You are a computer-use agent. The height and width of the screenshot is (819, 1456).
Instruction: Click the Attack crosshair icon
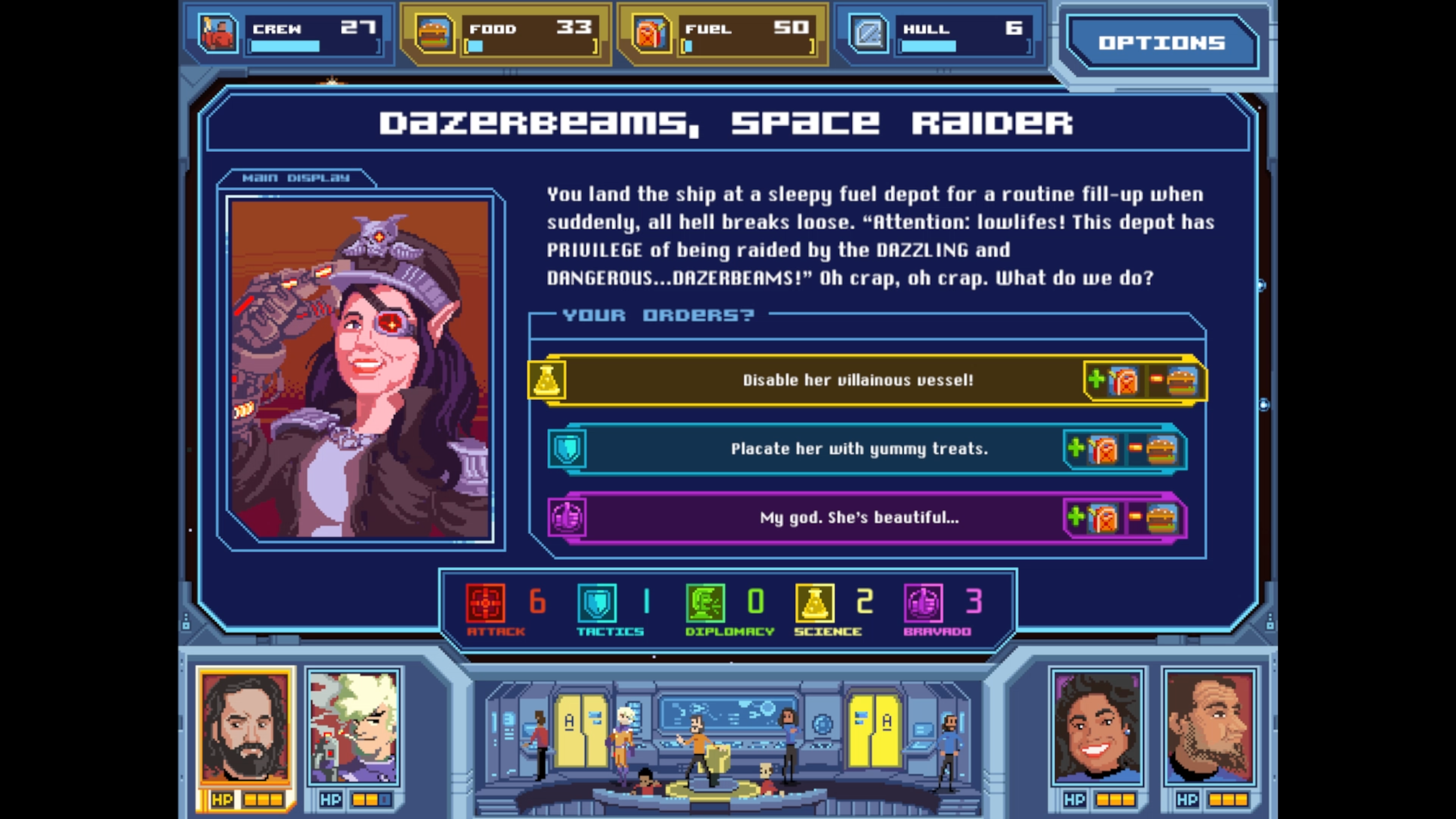pos(486,604)
